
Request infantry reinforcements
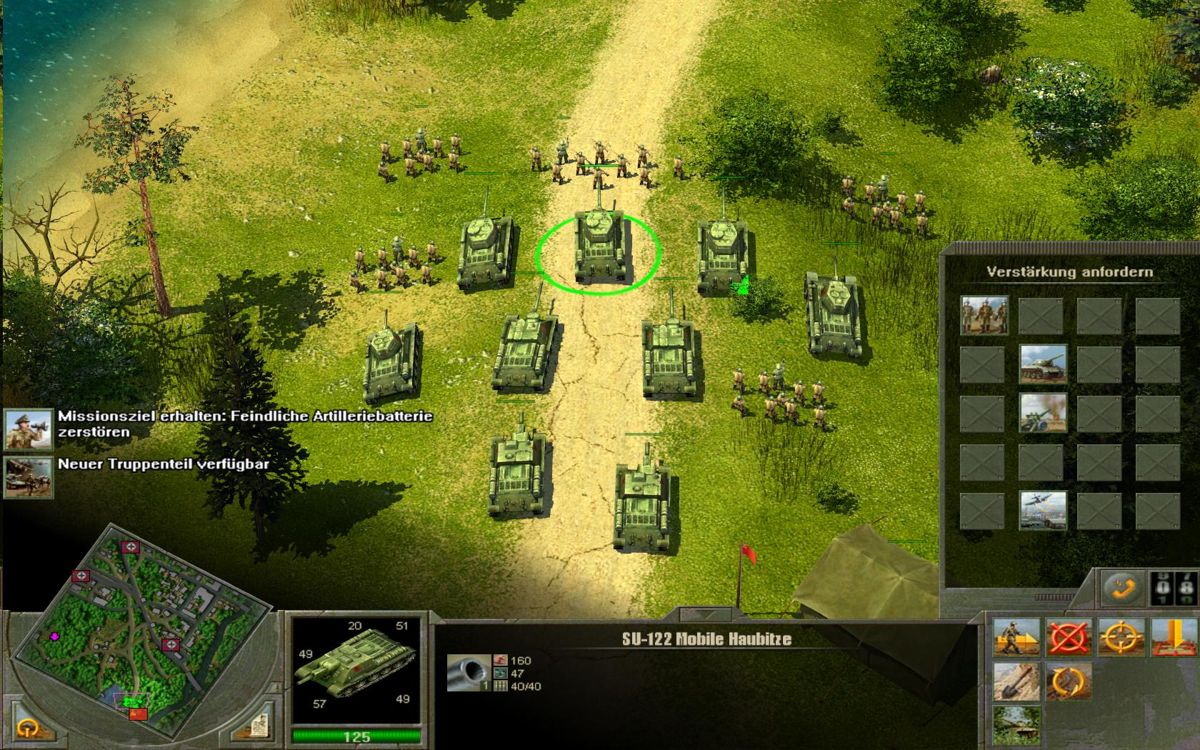pyautogui.click(x=984, y=315)
